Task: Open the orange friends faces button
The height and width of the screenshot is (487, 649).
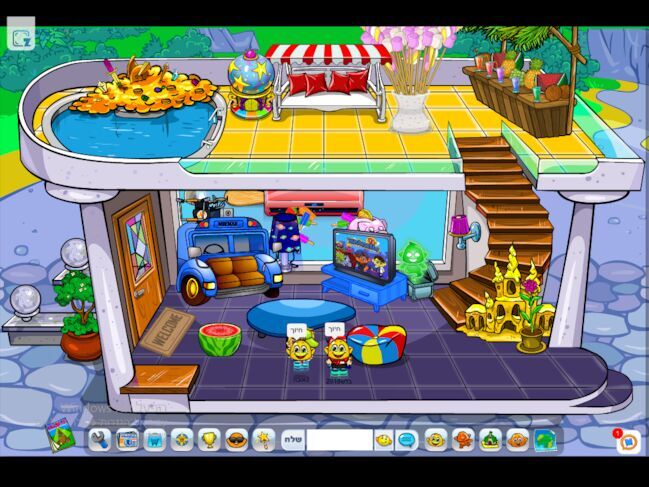Action: pos(517,439)
